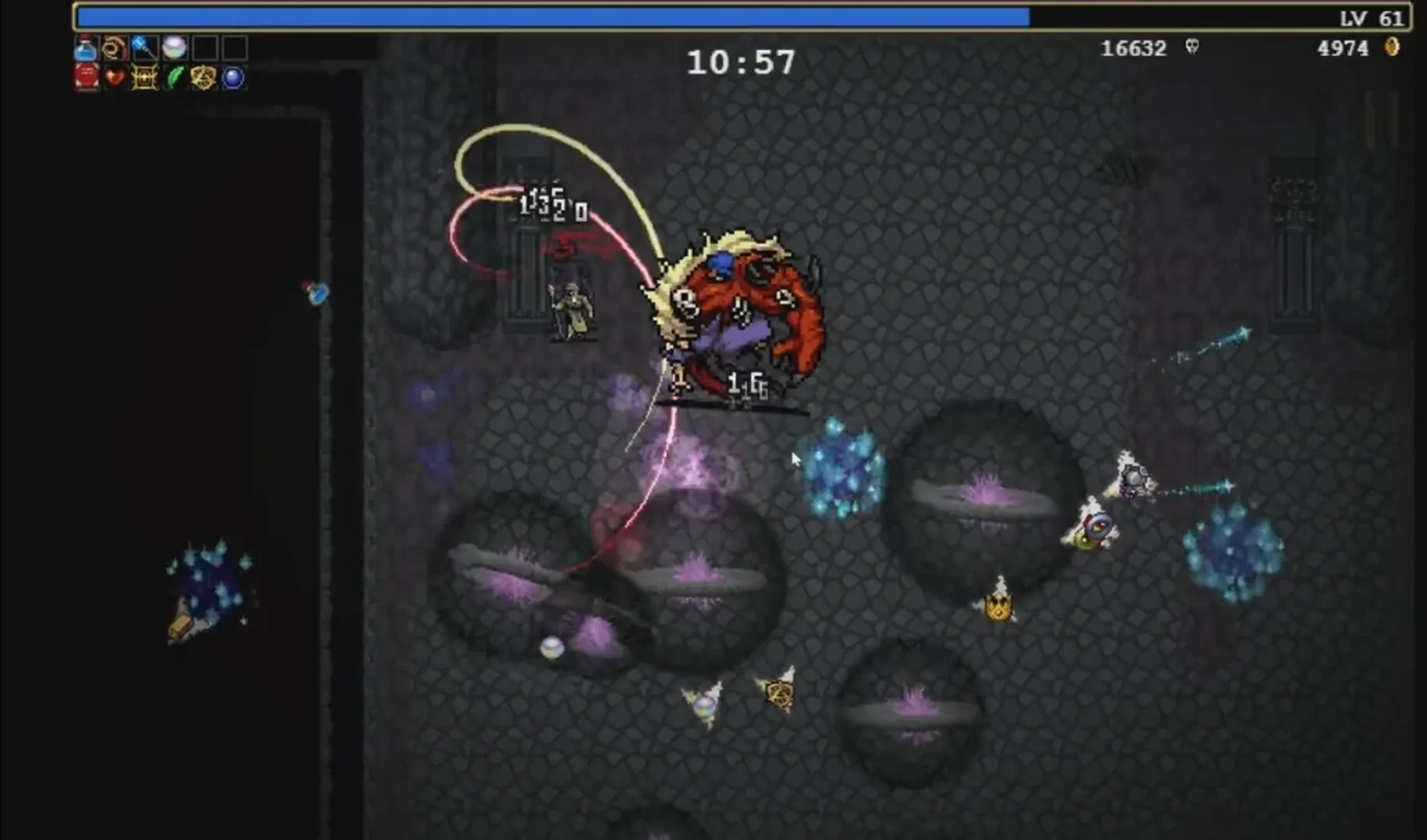Click the pearl orb weapon icon

[x=174, y=47]
